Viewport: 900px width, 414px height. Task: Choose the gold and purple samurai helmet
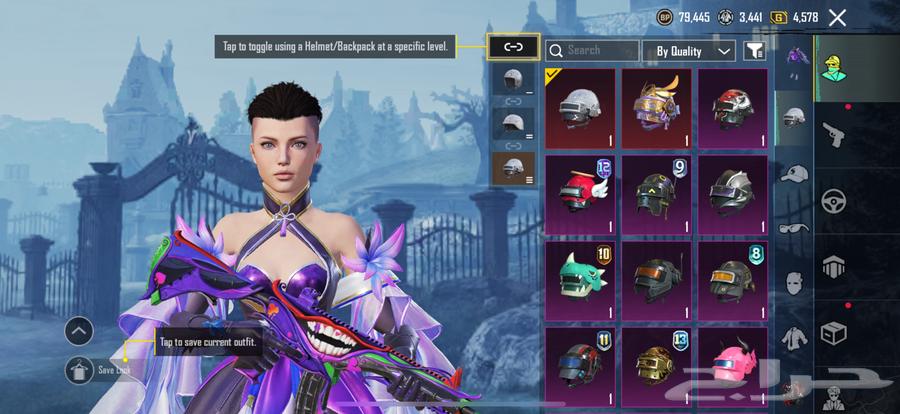pyautogui.click(x=657, y=108)
